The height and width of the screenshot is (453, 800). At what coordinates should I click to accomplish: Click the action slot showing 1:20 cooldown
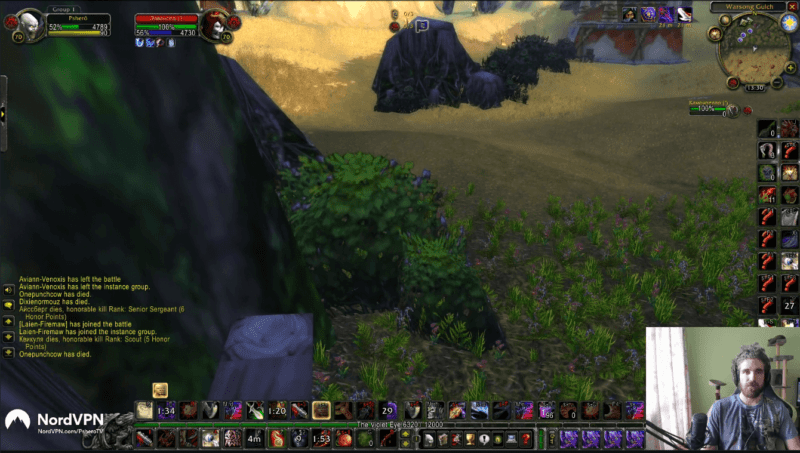tap(277, 410)
